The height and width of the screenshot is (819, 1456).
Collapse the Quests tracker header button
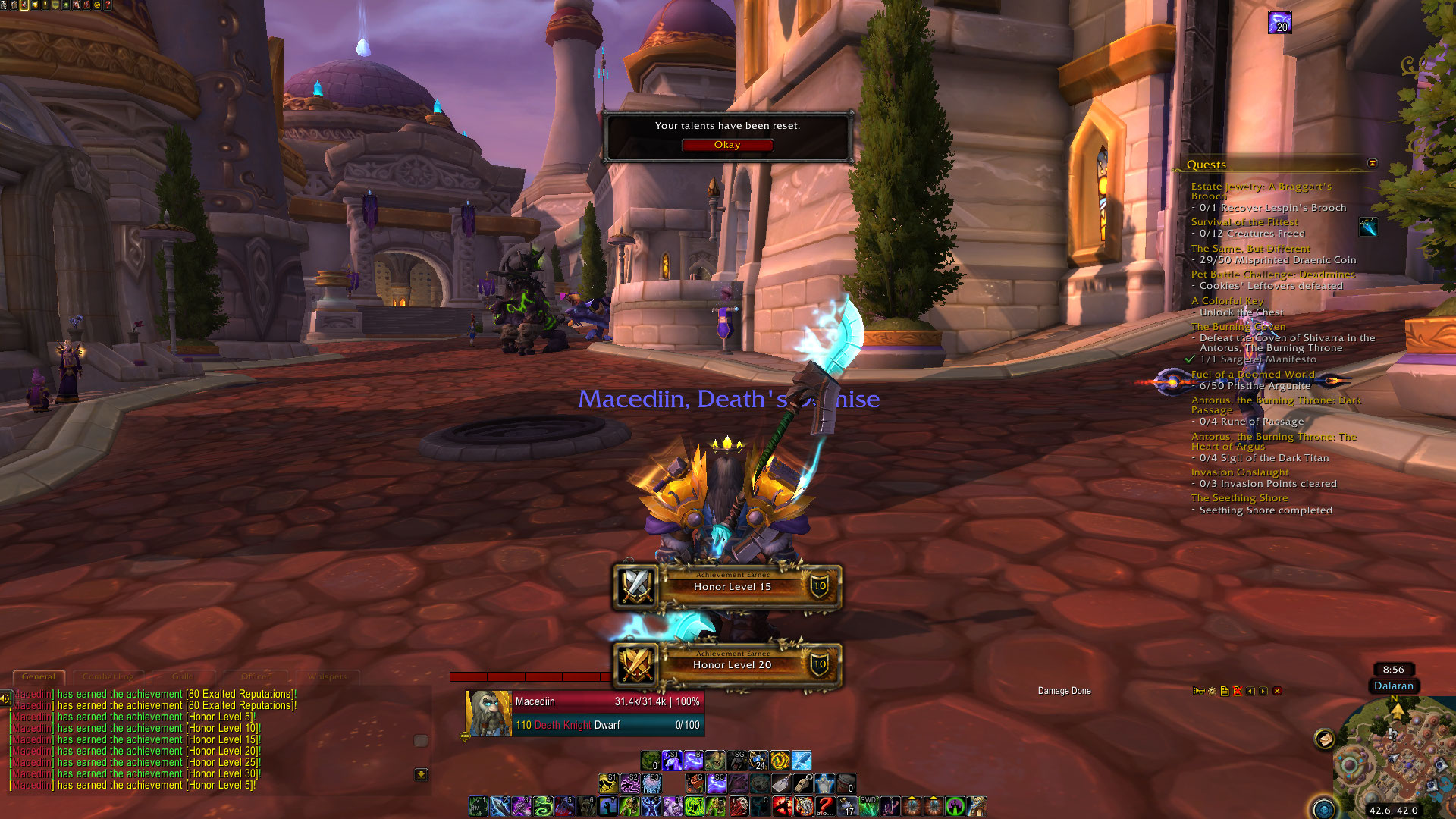coord(1372,164)
